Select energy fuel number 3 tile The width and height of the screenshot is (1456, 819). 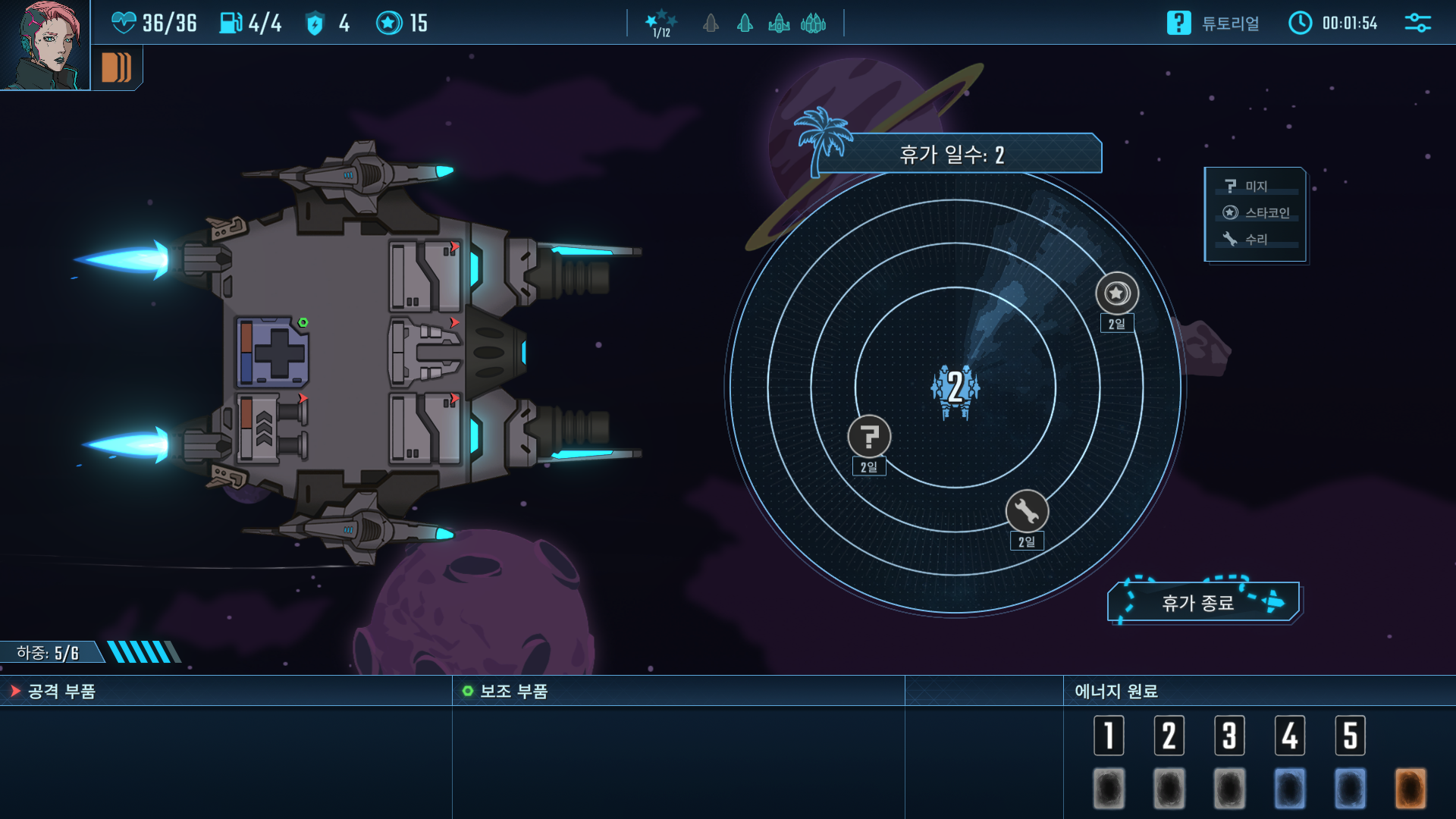tap(1229, 735)
